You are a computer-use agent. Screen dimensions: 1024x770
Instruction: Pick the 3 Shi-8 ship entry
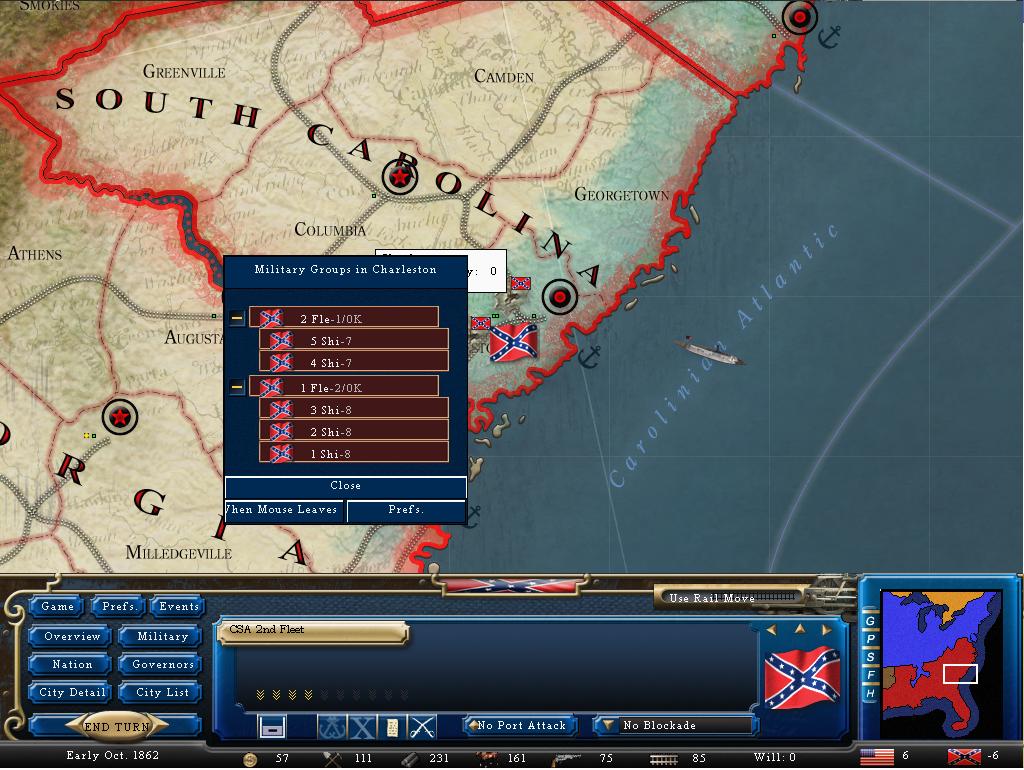tap(353, 410)
